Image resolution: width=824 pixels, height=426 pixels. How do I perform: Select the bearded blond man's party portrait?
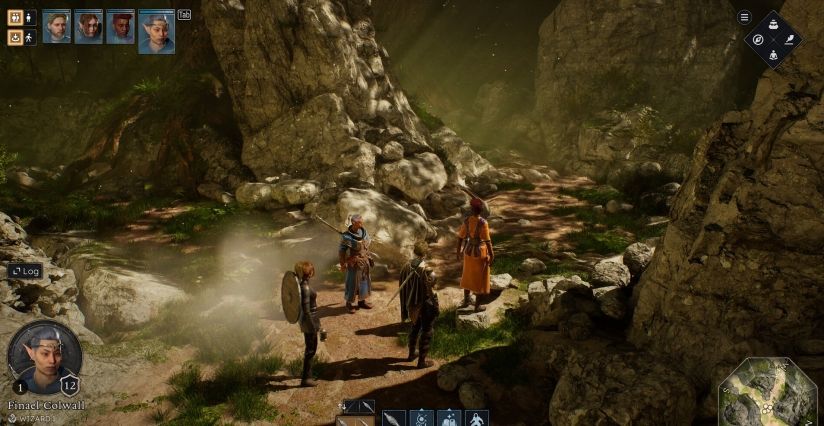pyautogui.click(x=56, y=26)
